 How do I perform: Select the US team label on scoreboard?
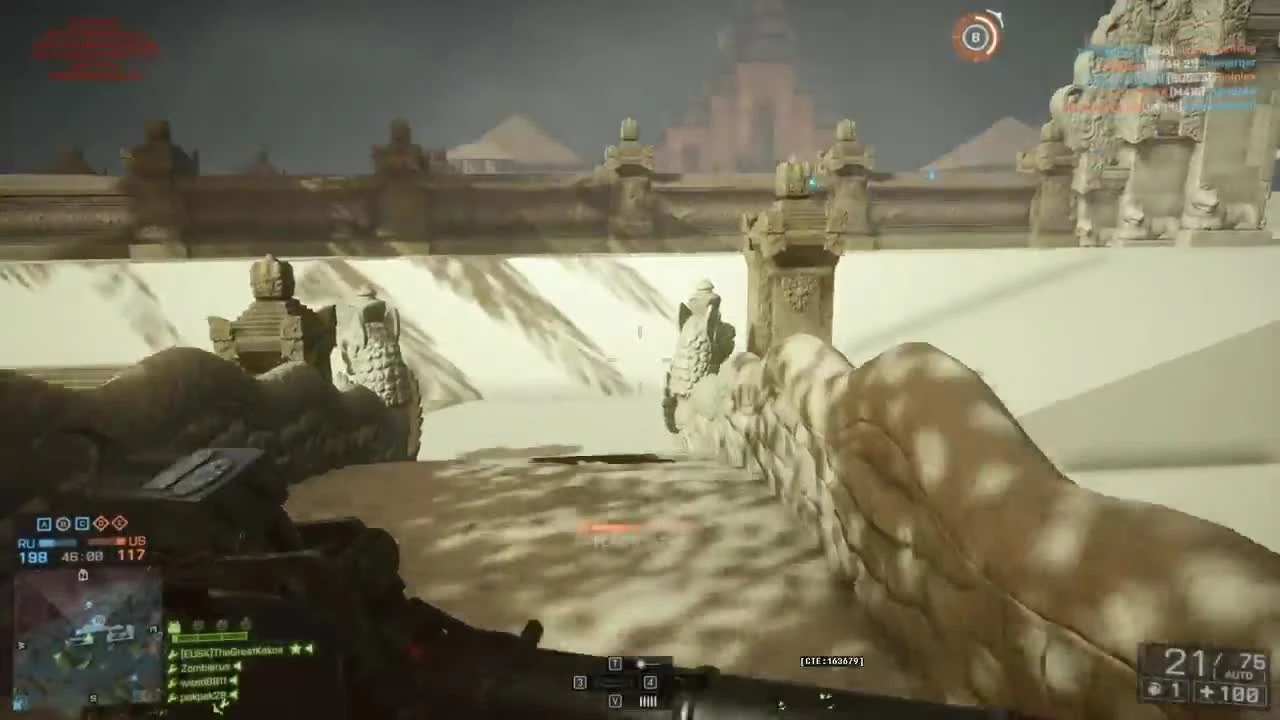137,542
